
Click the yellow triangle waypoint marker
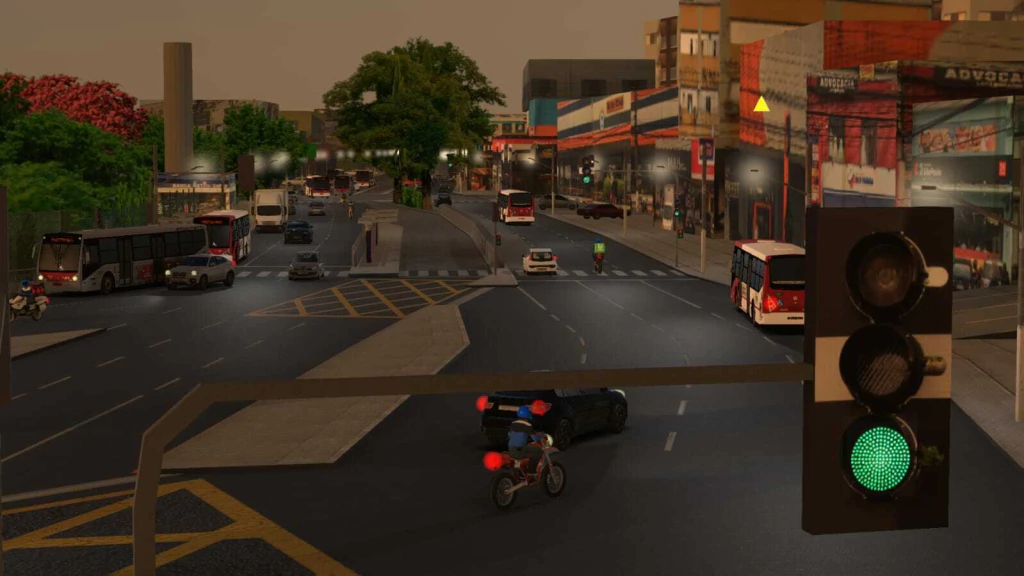click(761, 104)
